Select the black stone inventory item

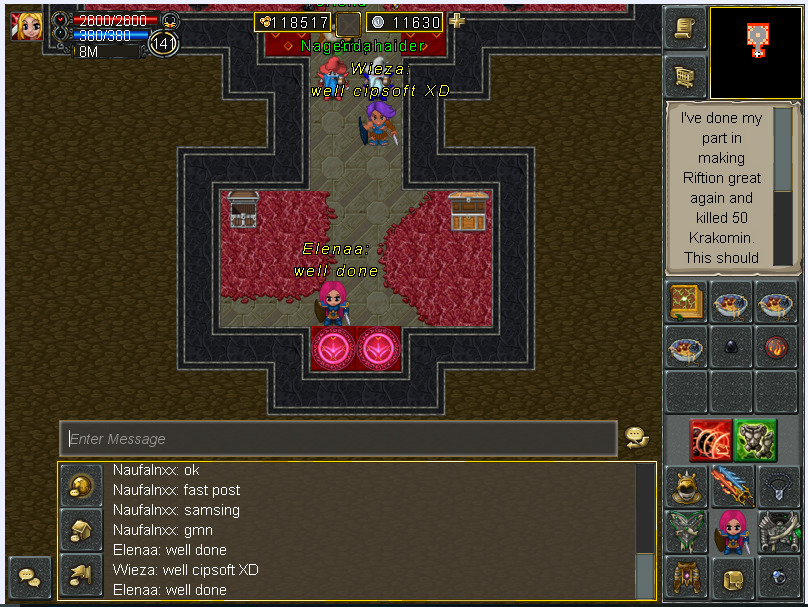point(731,349)
